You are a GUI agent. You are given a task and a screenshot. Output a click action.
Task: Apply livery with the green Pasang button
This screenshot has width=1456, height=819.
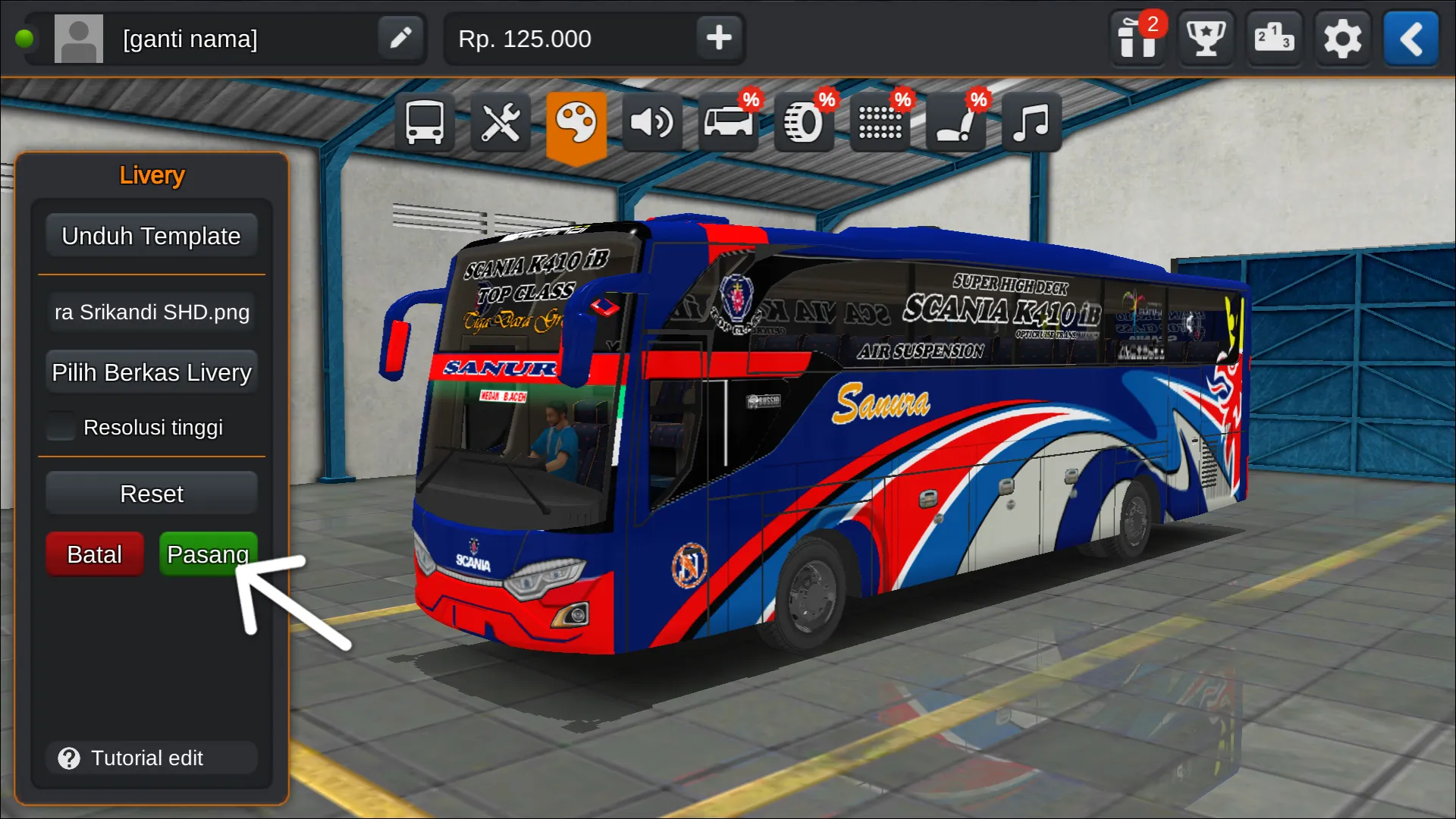[208, 554]
